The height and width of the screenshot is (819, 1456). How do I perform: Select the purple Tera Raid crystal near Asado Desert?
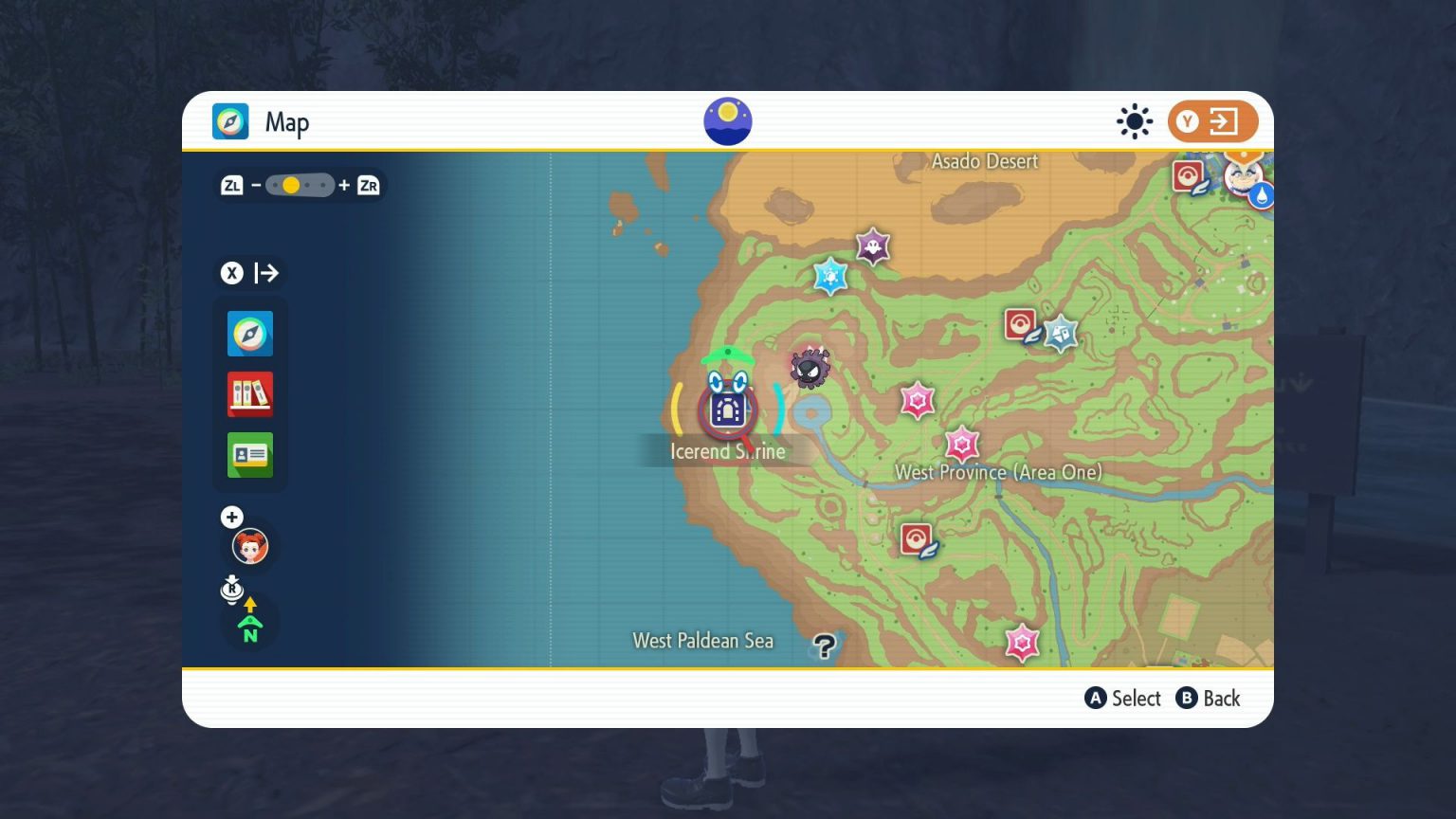pos(871,246)
